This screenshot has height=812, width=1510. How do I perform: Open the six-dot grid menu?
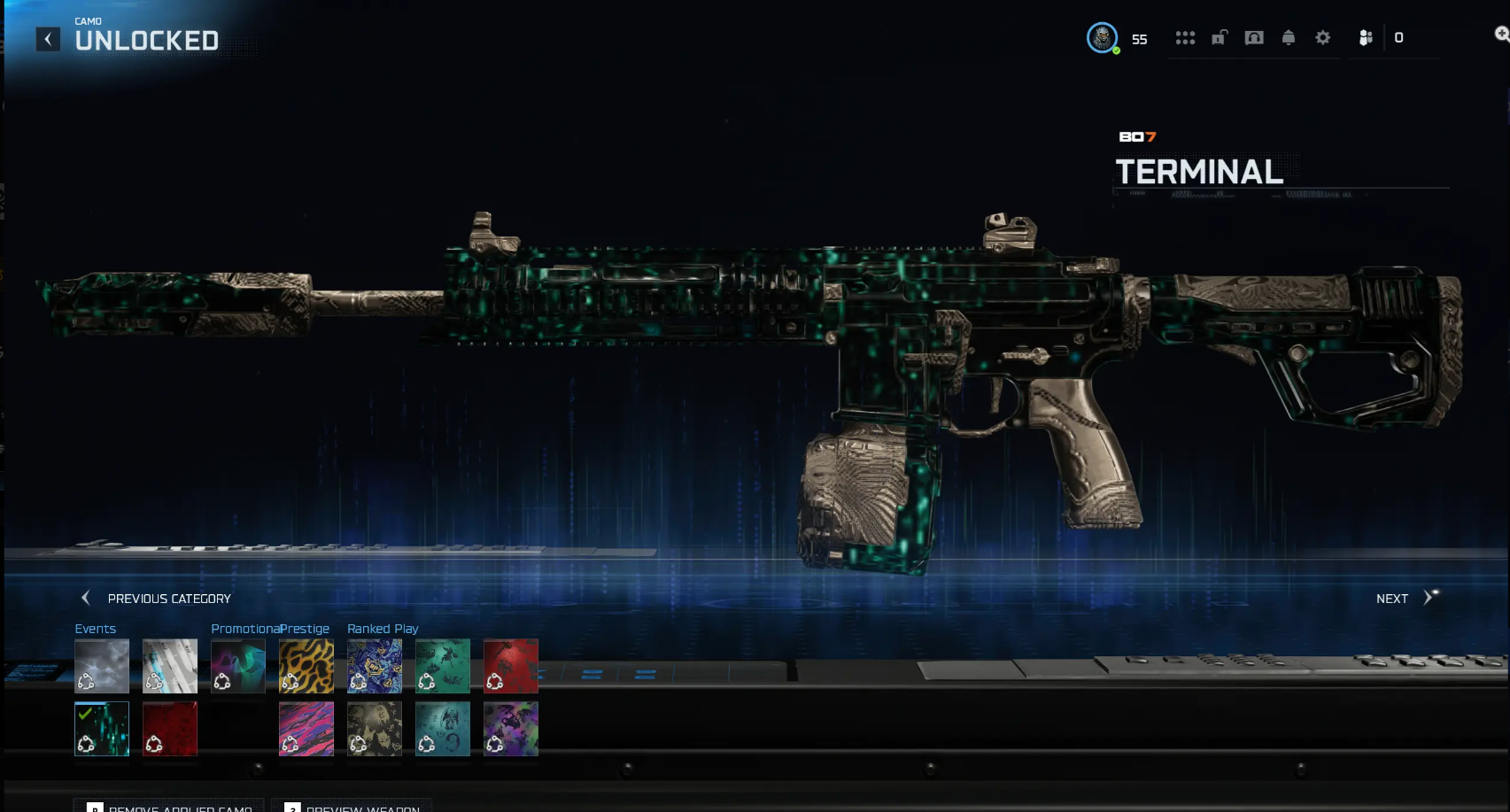pos(1185,38)
